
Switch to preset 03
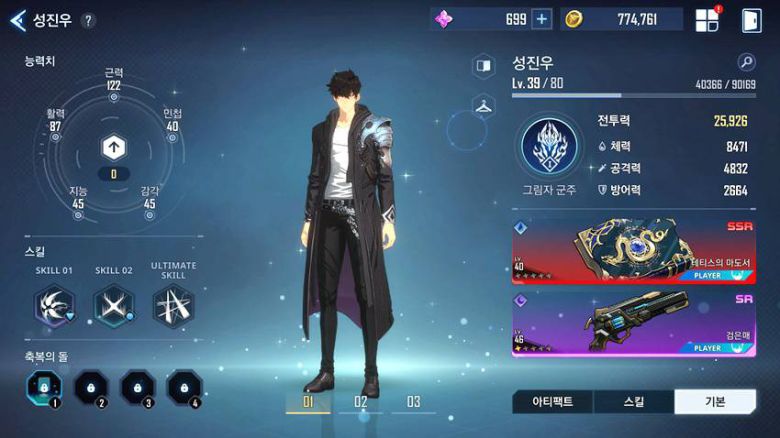(412, 403)
